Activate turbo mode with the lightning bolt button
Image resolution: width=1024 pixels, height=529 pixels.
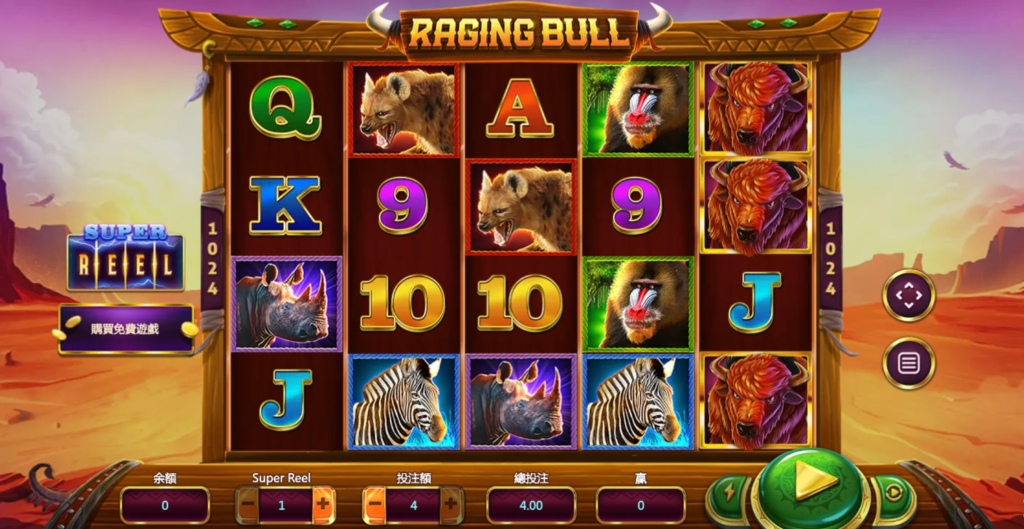[x=727, y=492]
